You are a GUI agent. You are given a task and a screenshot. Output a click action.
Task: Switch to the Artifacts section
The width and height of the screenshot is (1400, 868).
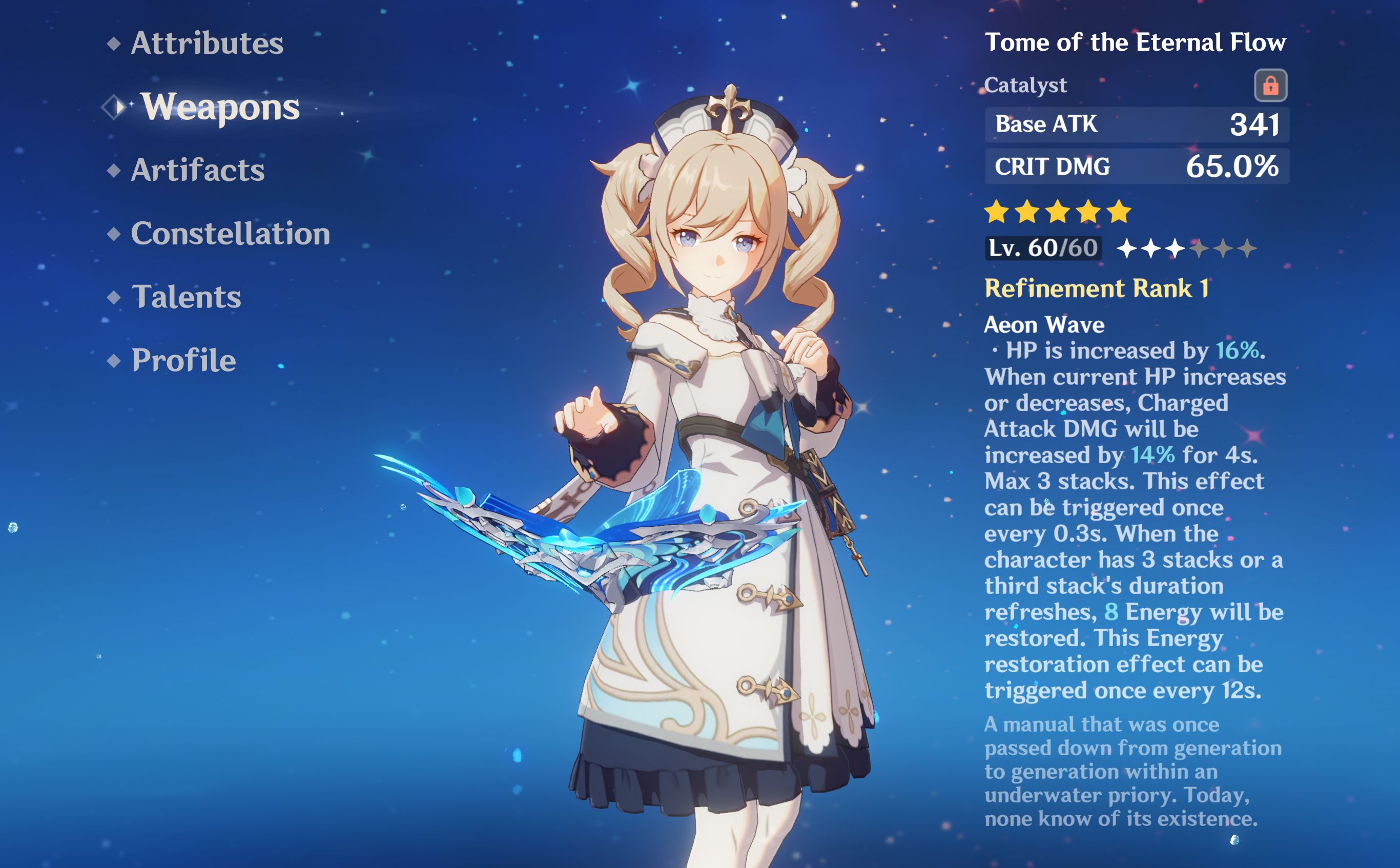click(x=198, y=170)
